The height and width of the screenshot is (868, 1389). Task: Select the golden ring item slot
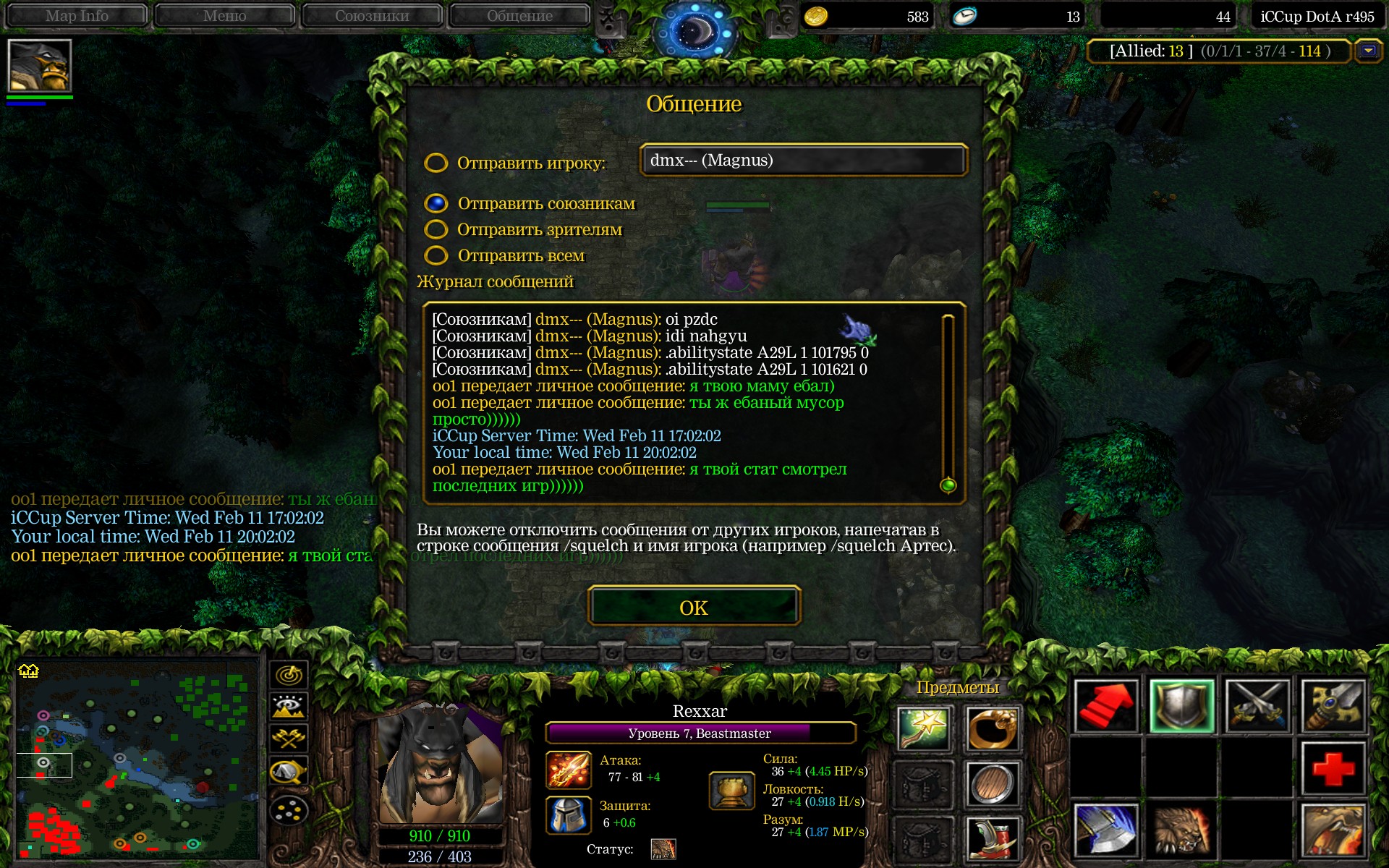coord(992,728)
